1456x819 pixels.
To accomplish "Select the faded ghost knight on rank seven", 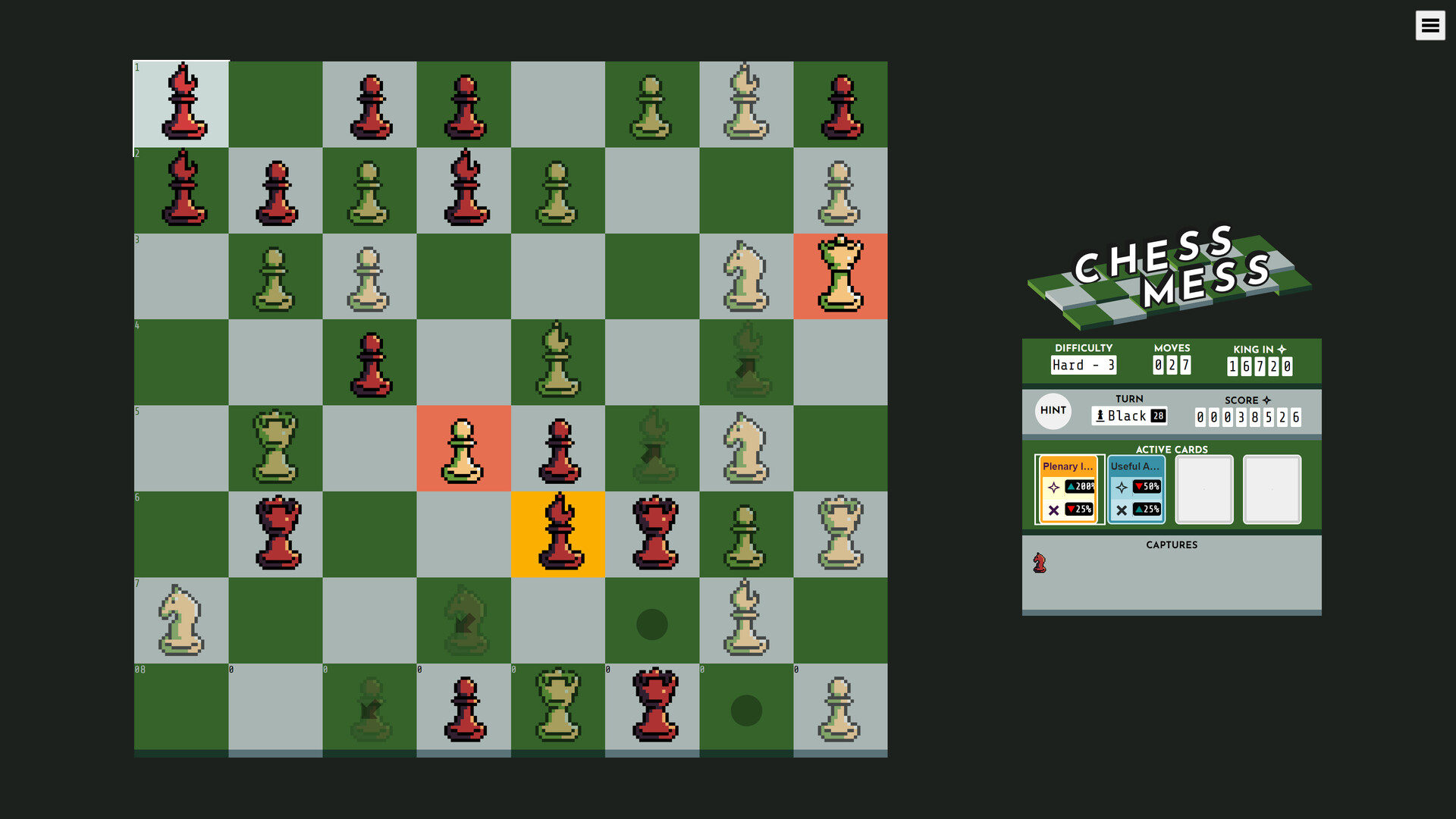I will [463, 622].
